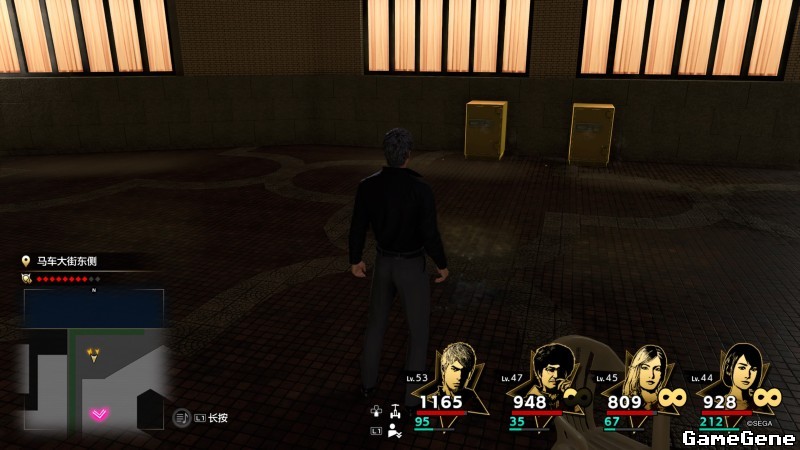This screenshot has height=450, width=800.
Task: Click the music playlist icon
Action: (182, 417)
